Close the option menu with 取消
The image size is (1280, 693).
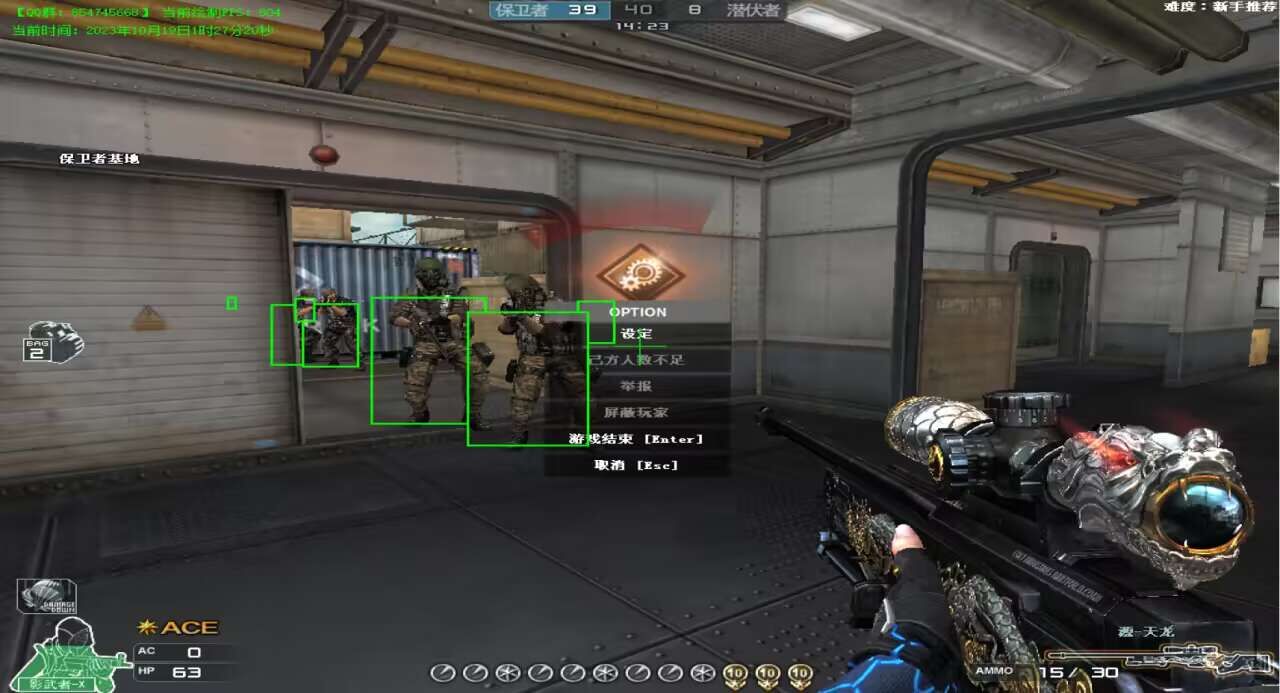coord(637,465)
